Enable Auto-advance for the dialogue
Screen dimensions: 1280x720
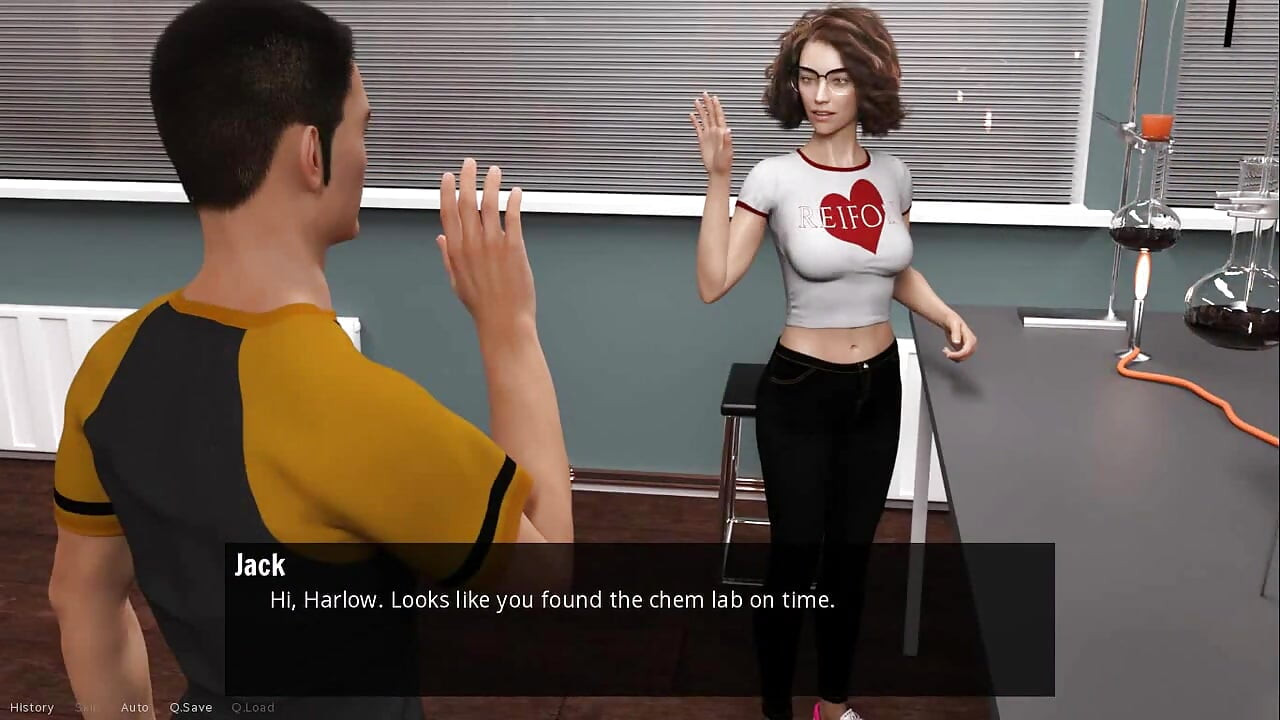pos(135,707)
